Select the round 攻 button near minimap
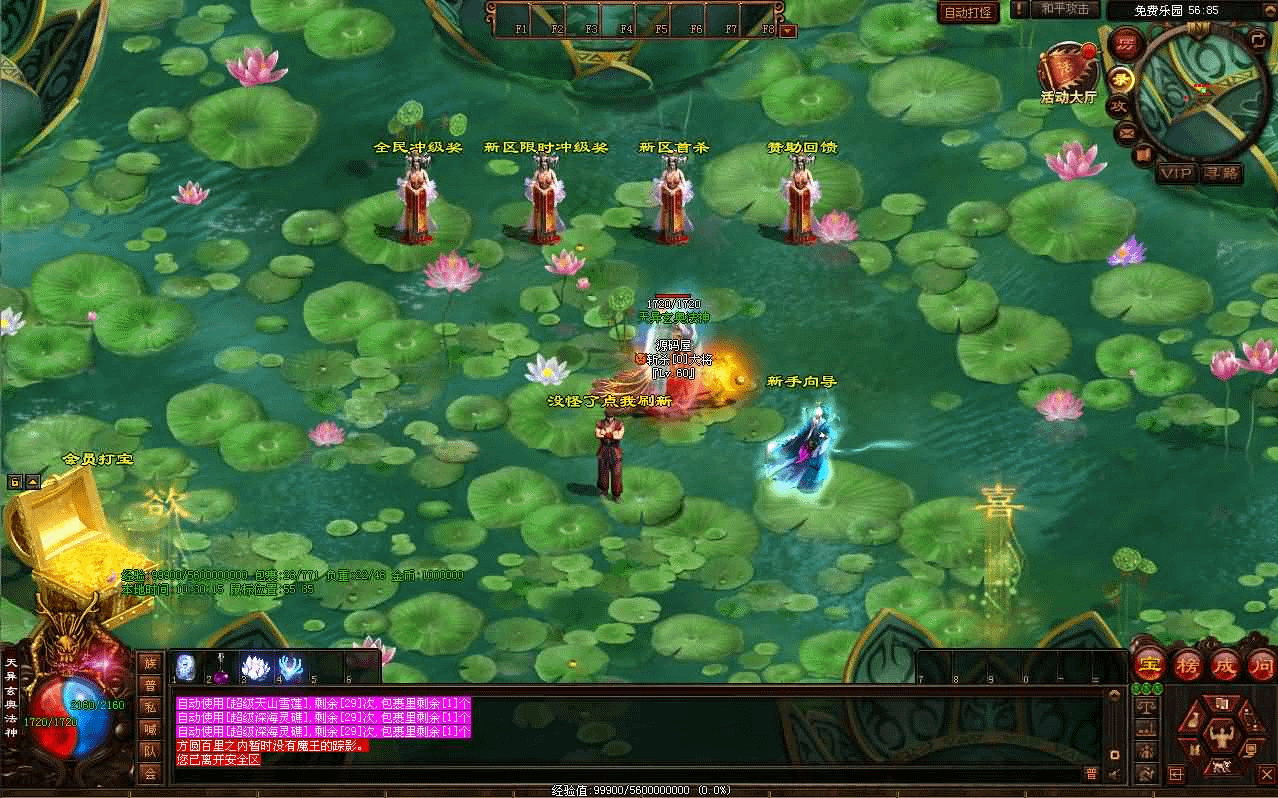 (1120, 105)
